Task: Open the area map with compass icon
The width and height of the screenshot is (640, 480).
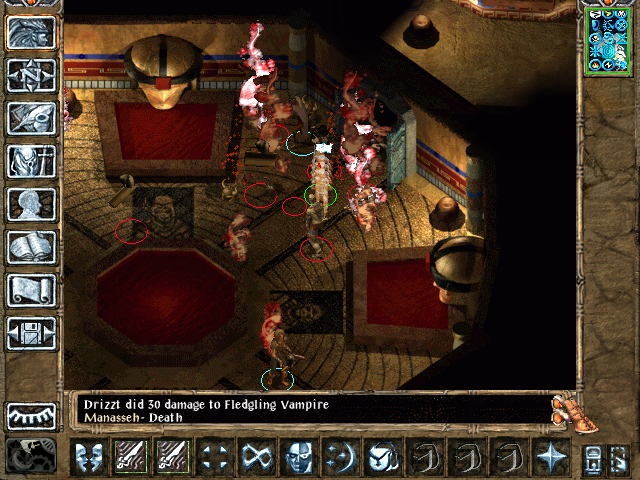Action: point(31,76)
